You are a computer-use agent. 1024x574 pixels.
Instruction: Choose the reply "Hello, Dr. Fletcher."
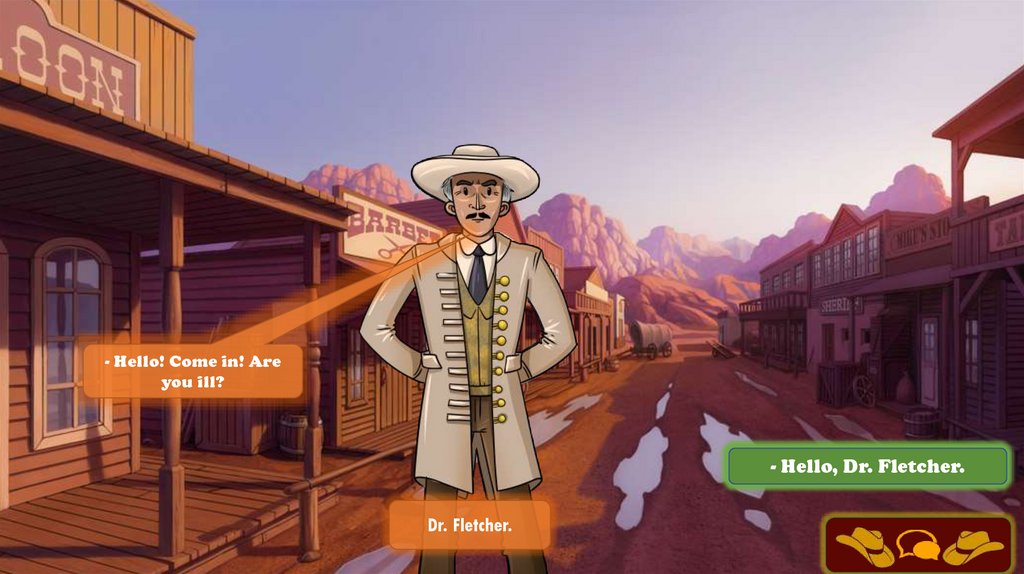[867, 466]
